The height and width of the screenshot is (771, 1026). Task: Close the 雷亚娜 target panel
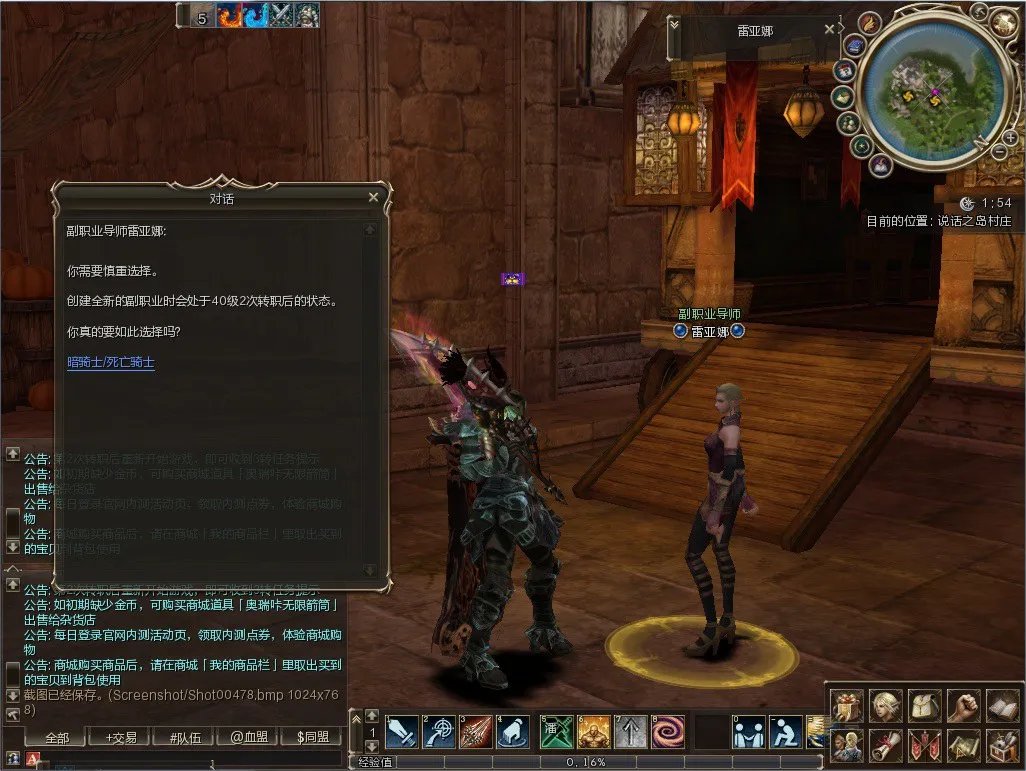click(829, 30)
